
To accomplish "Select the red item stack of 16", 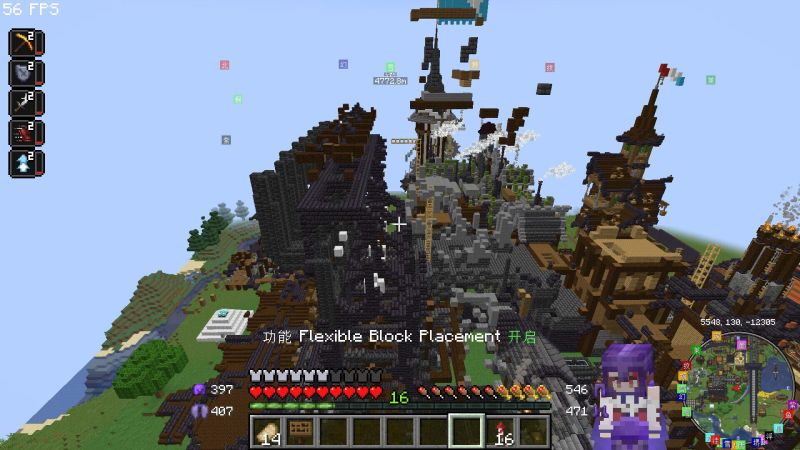I will pos(500,431).
